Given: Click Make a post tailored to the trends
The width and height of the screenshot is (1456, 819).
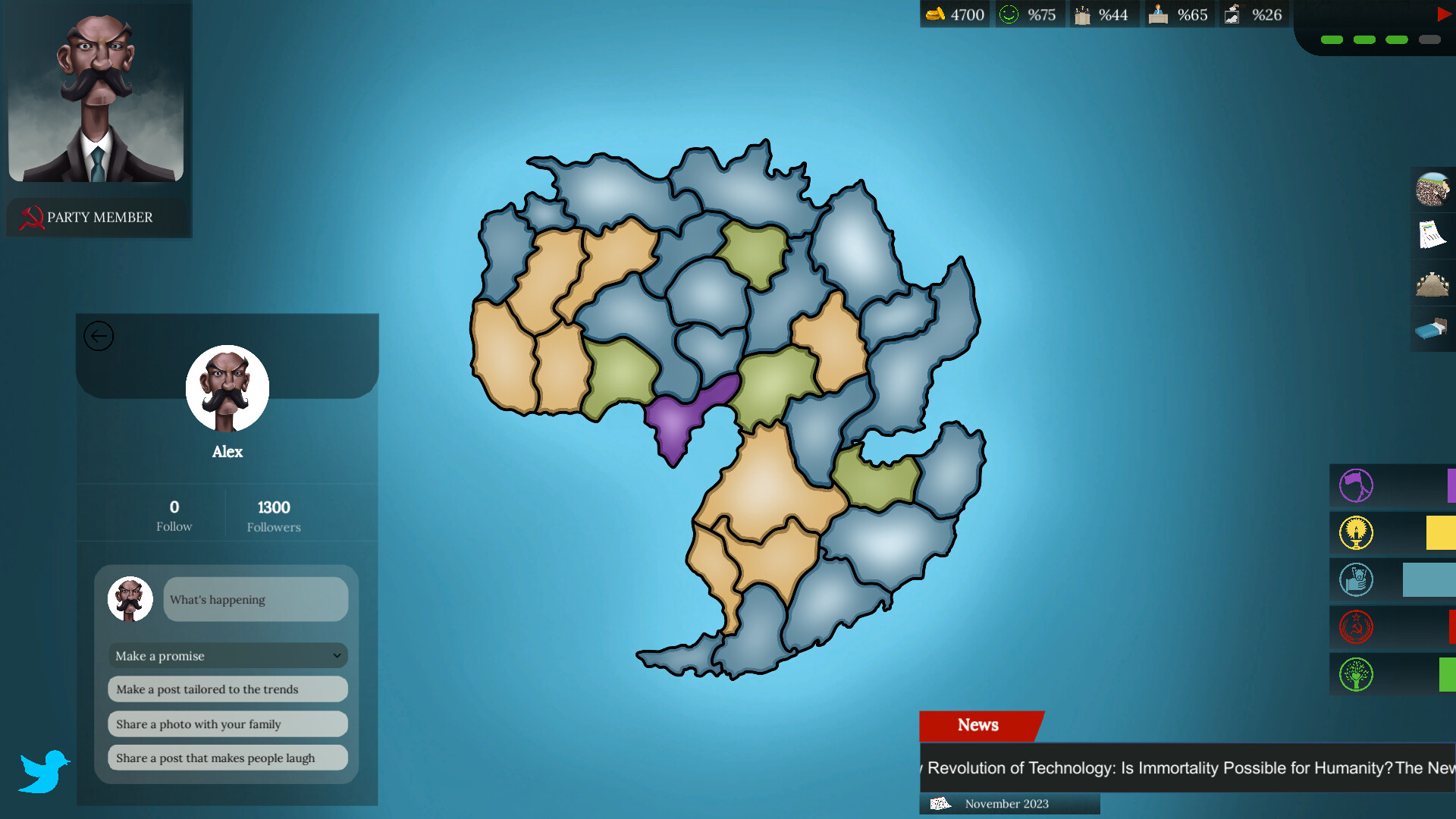Looking at the screenshot, I should (227, 689).
